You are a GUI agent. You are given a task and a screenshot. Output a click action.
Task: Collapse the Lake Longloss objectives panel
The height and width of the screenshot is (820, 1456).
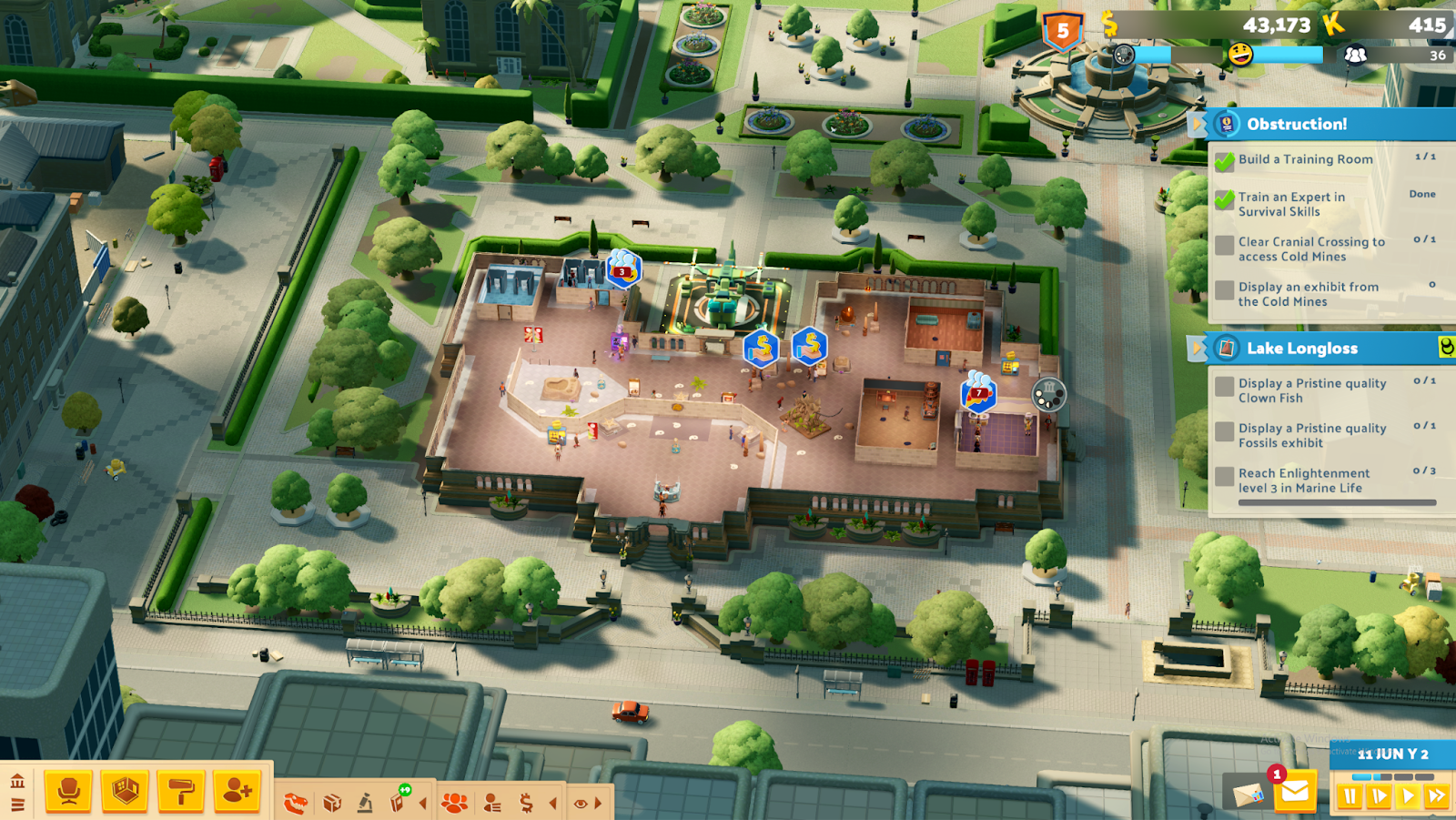pos(1197,348)
